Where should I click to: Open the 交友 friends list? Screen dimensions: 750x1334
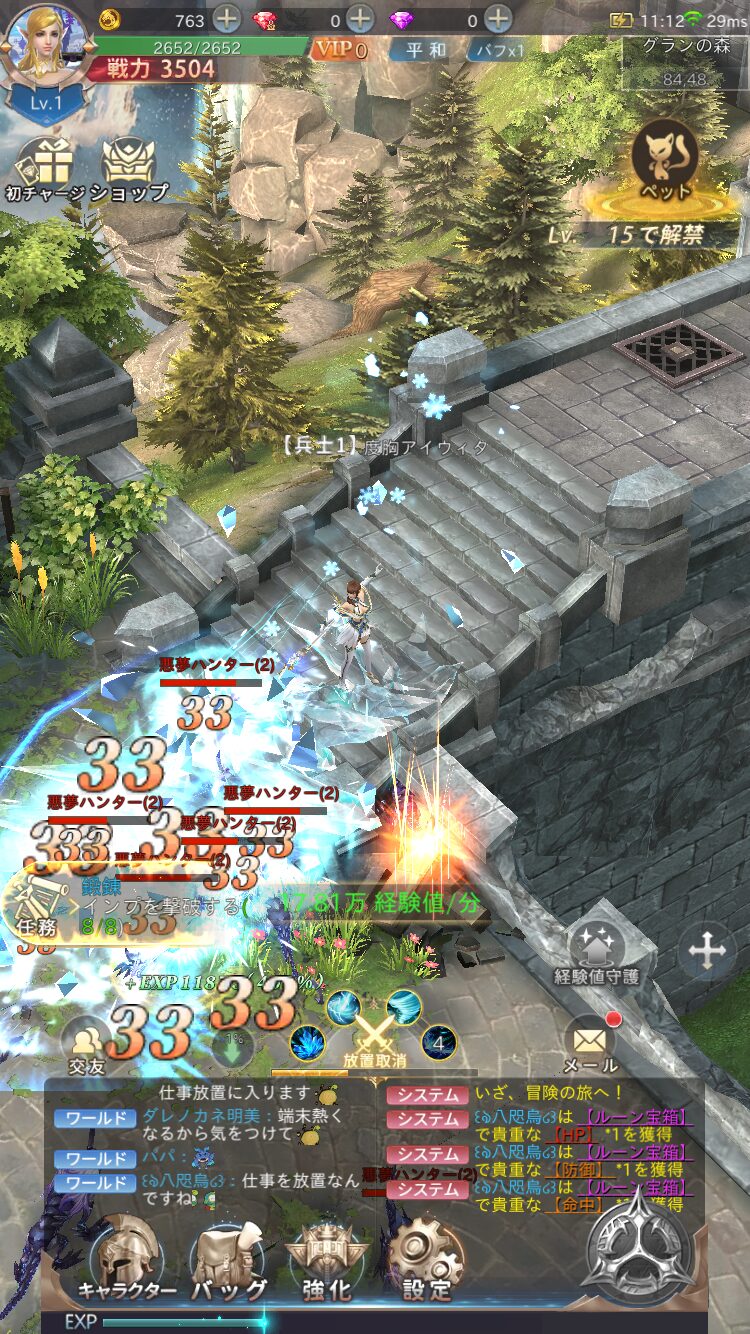coord(87,1045)
